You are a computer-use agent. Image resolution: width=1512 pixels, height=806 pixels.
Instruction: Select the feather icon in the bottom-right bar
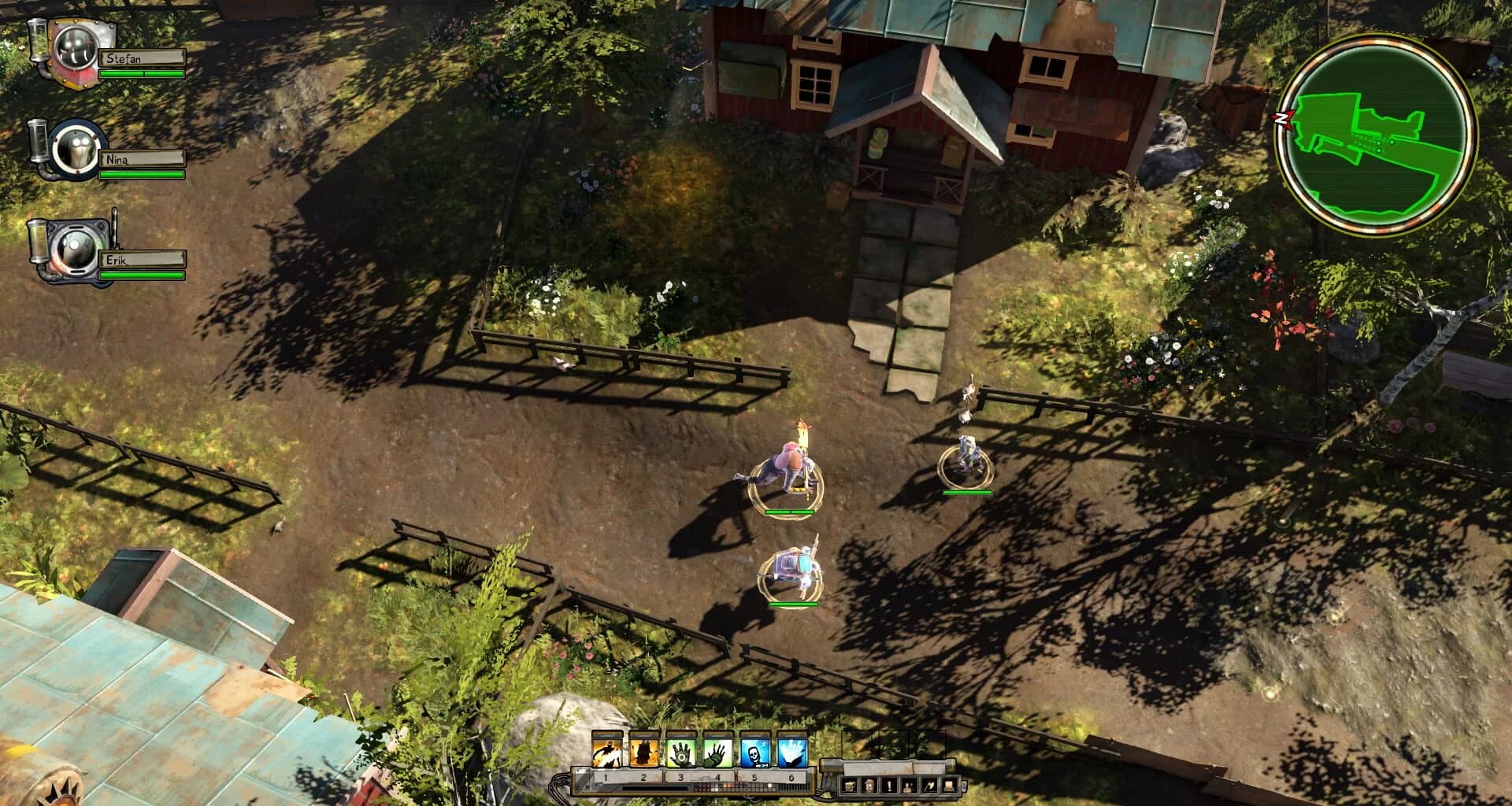tap(928, 785)
